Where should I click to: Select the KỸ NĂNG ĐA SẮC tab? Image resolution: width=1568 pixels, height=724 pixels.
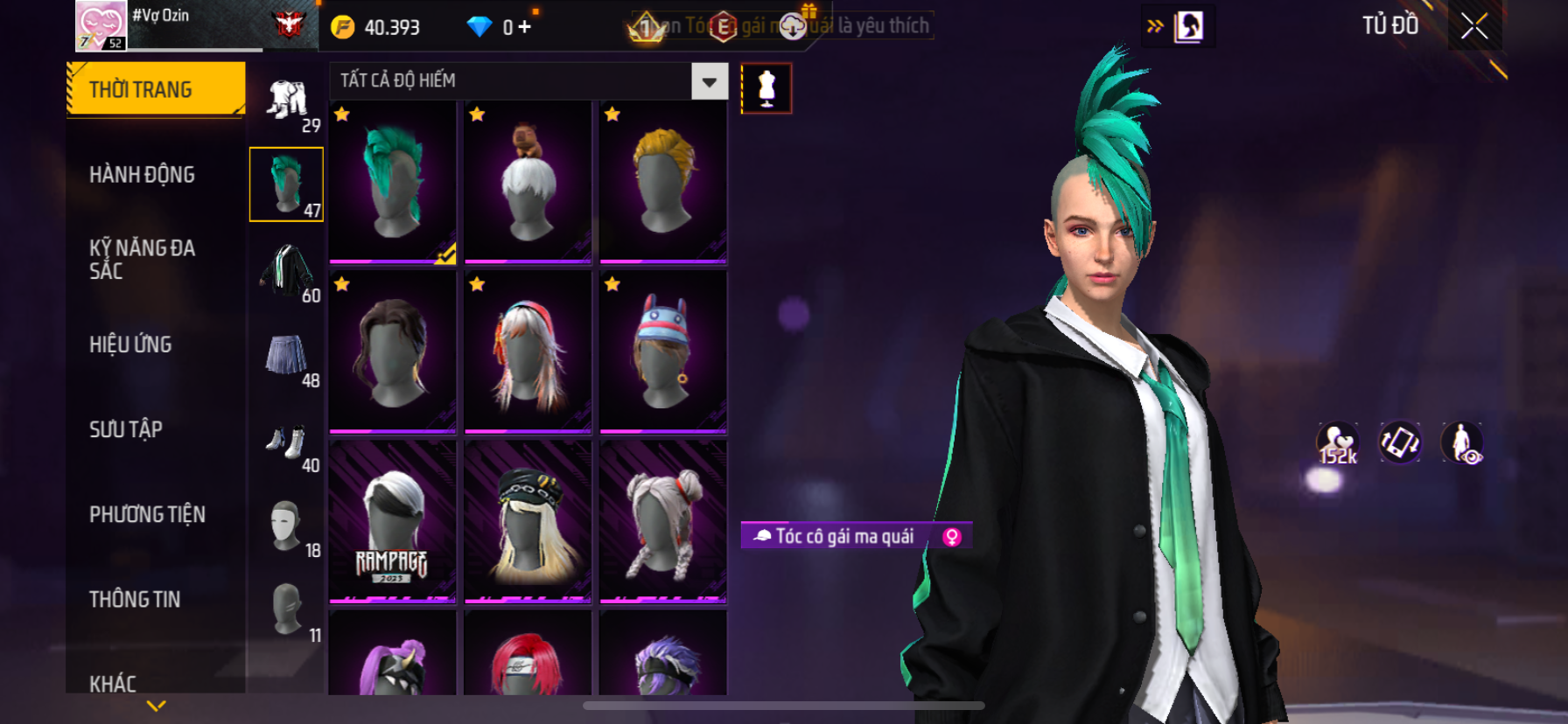pyautogui.click(x=142, y=260)
